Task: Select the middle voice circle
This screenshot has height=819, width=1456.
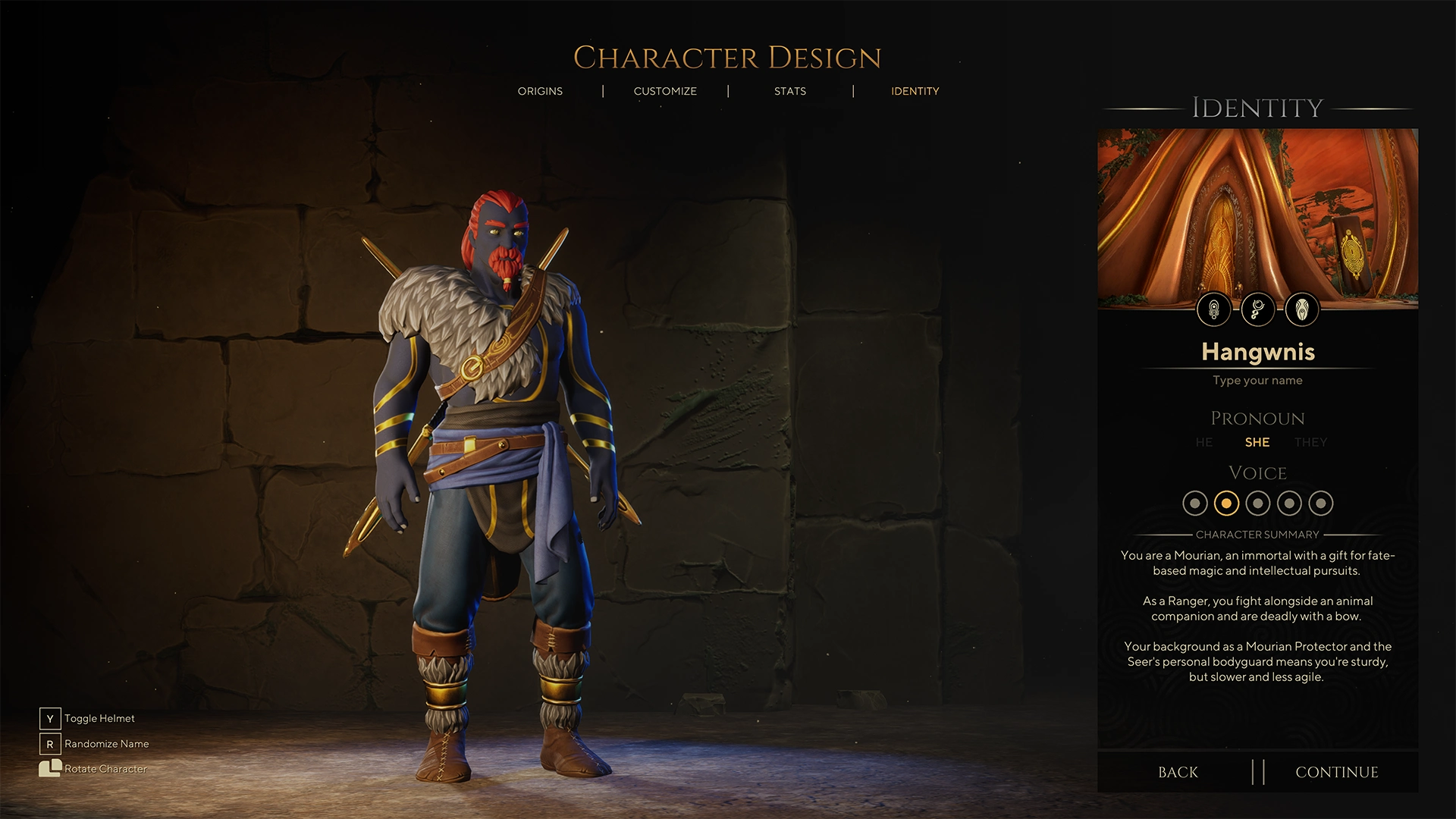Action: [x=1257, y=503]
